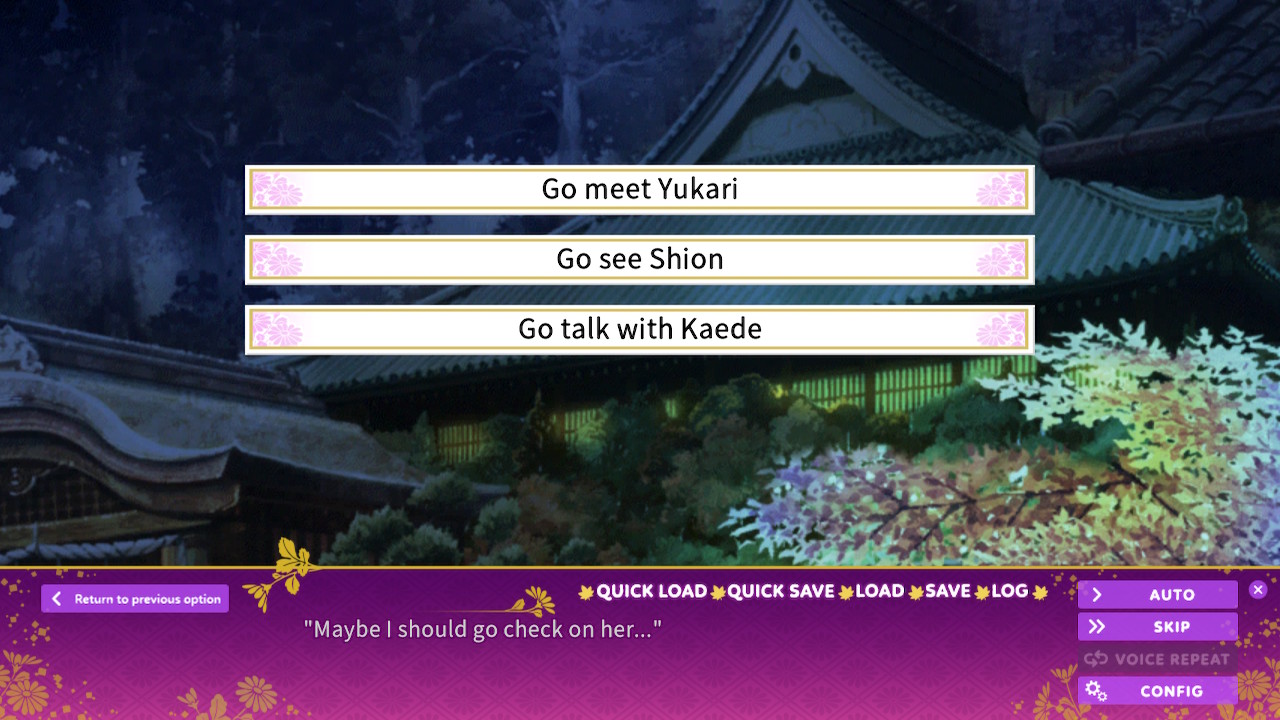Click "Return to previous option"
The image size is (1280, 720).
(135, 599)
